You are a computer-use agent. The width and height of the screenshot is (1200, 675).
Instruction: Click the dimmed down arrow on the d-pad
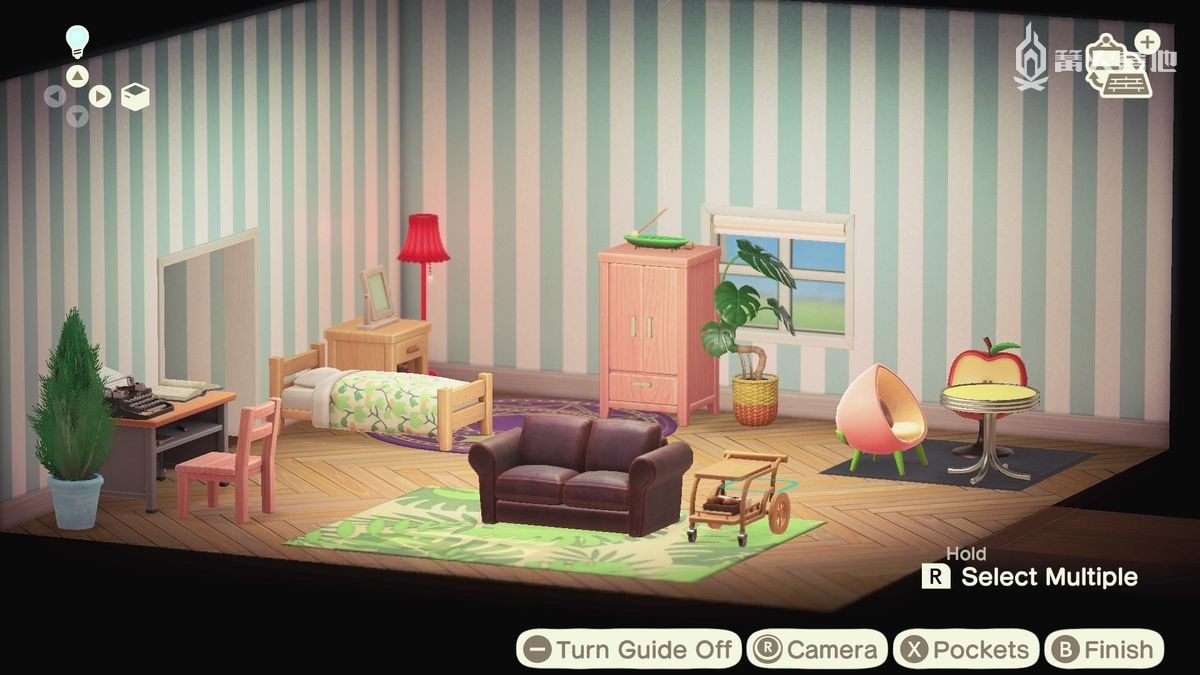click(77, 117)
